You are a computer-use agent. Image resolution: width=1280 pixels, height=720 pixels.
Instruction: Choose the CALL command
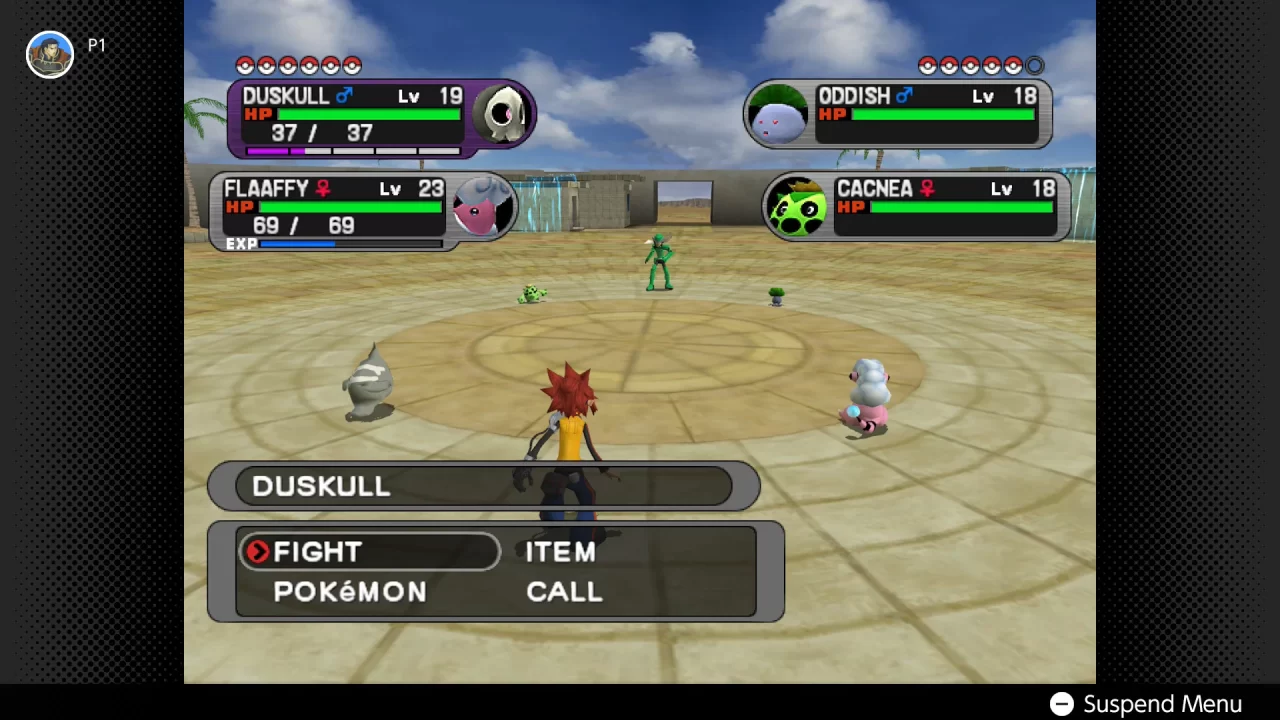[x=563, y=591]
